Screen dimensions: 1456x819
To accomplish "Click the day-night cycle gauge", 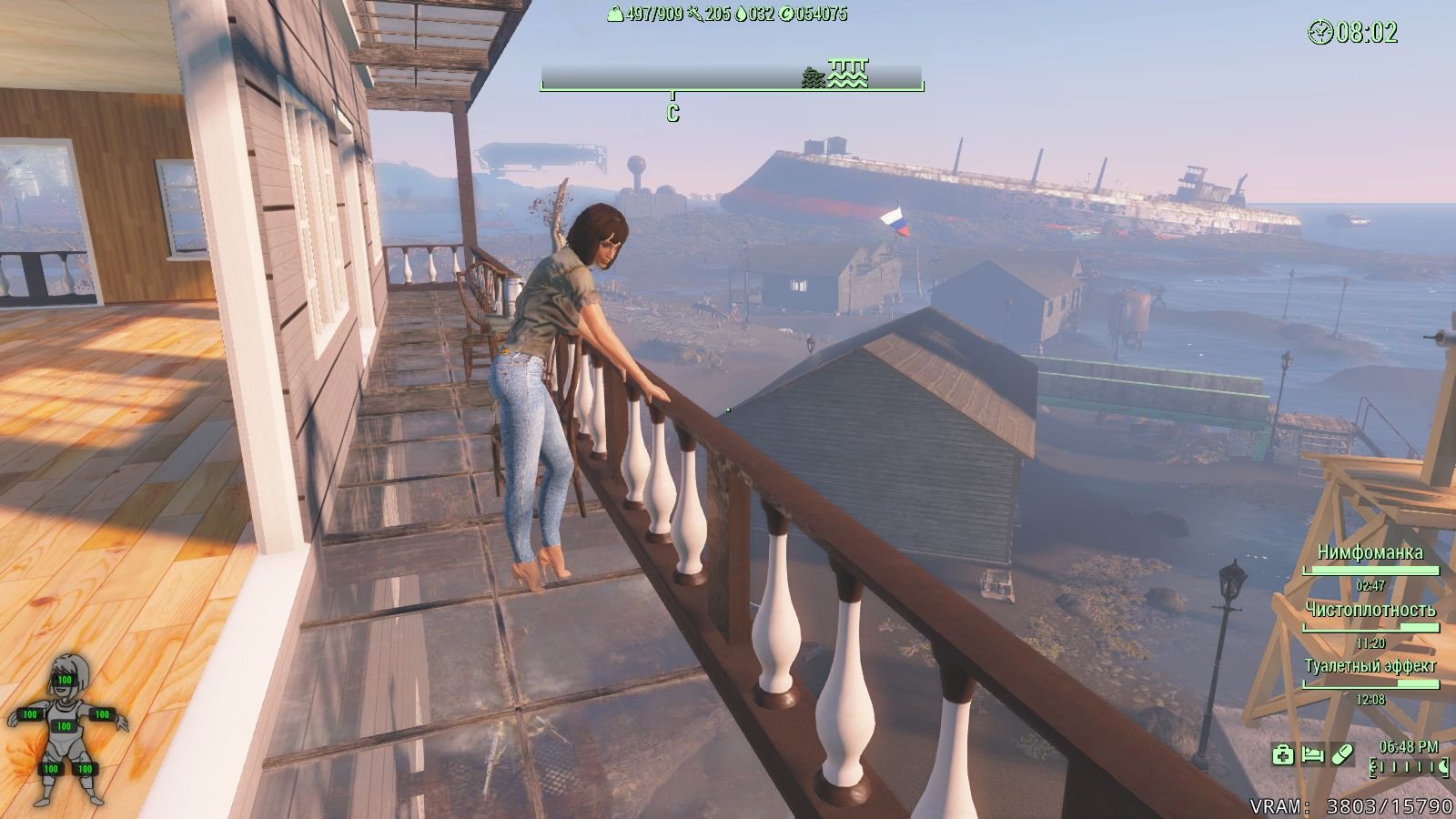I will click(1410, 768).
